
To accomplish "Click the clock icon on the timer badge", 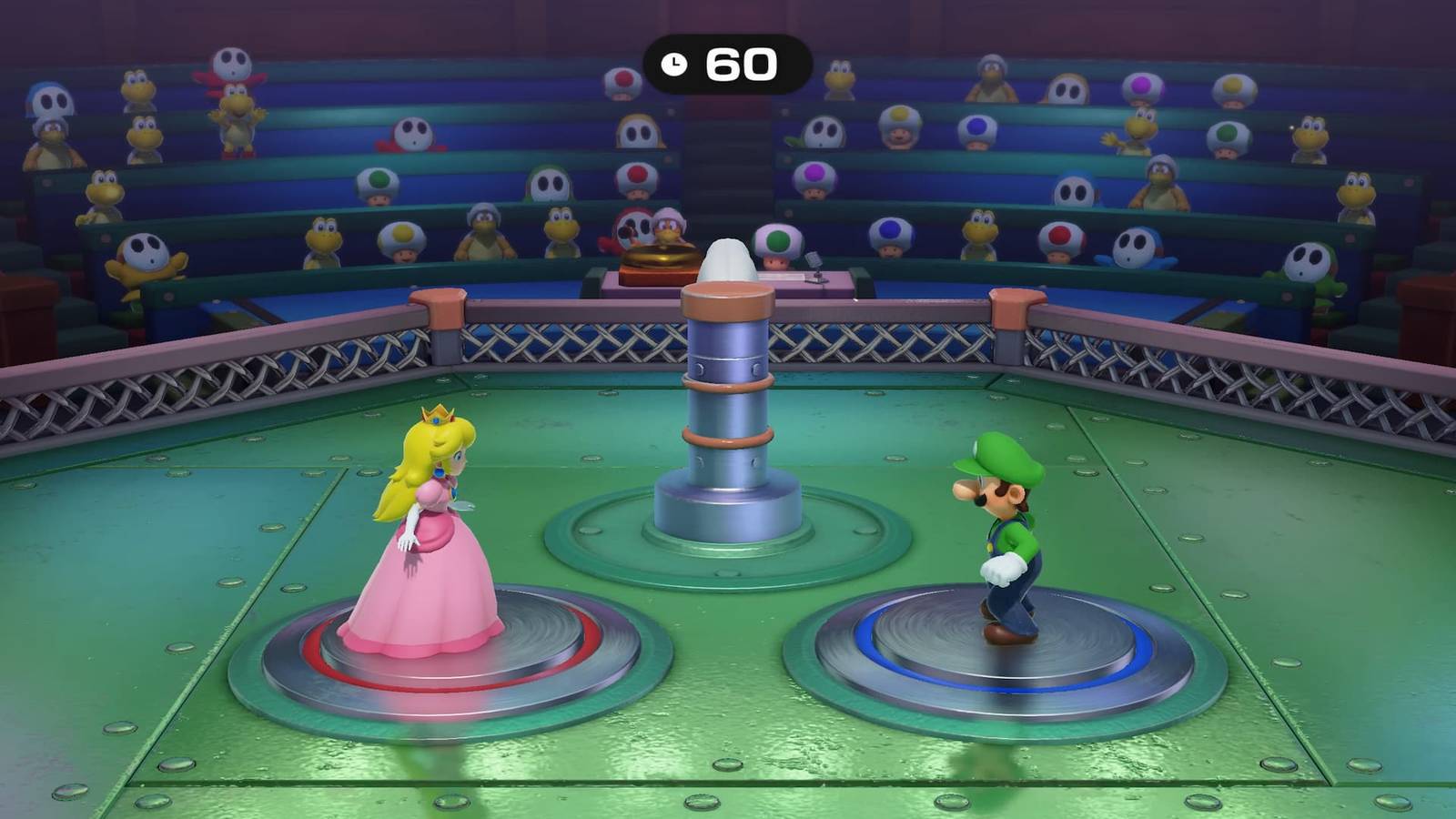I will [673, 62].
